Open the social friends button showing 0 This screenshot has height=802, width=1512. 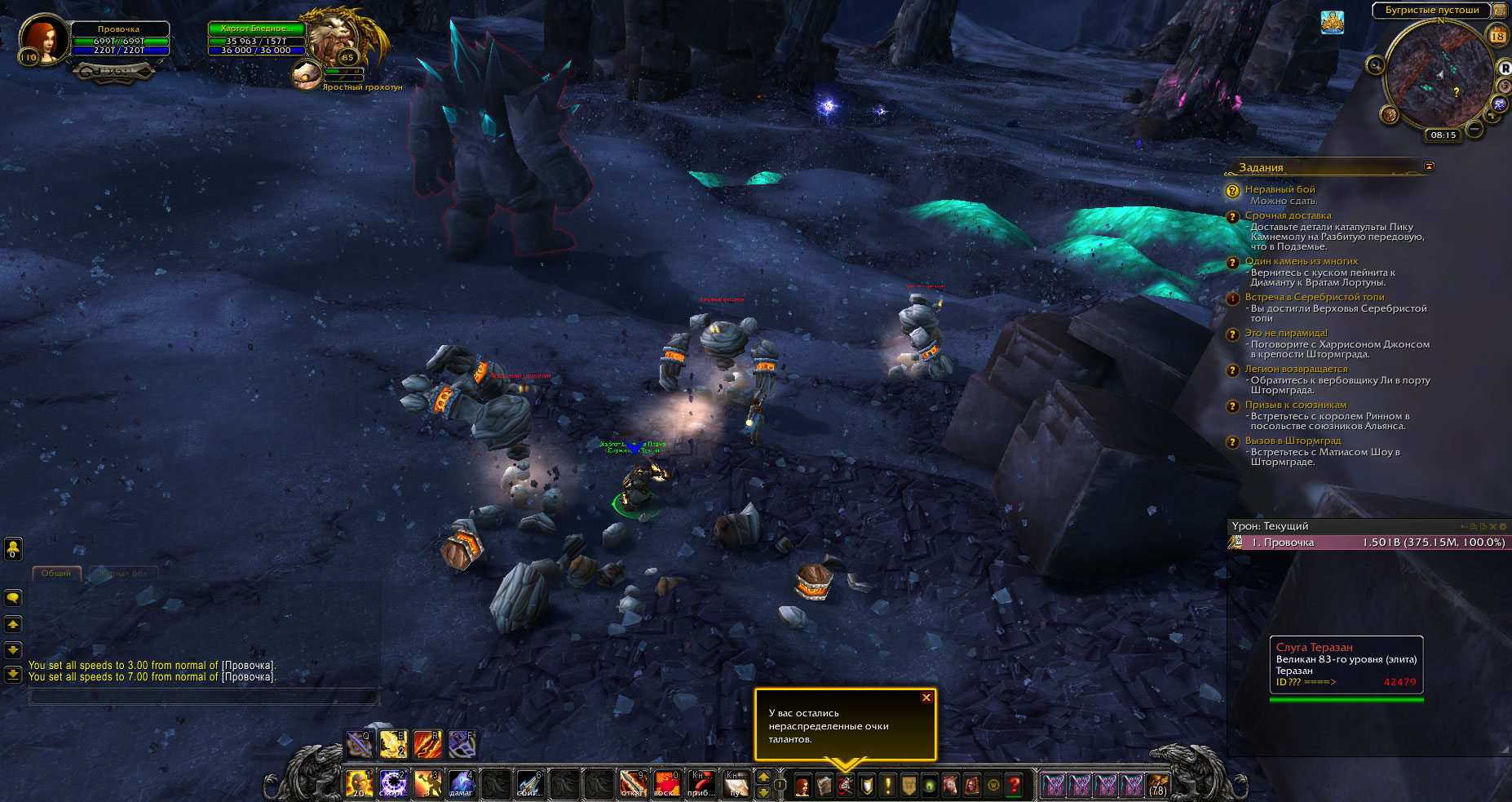coord(13,549)
